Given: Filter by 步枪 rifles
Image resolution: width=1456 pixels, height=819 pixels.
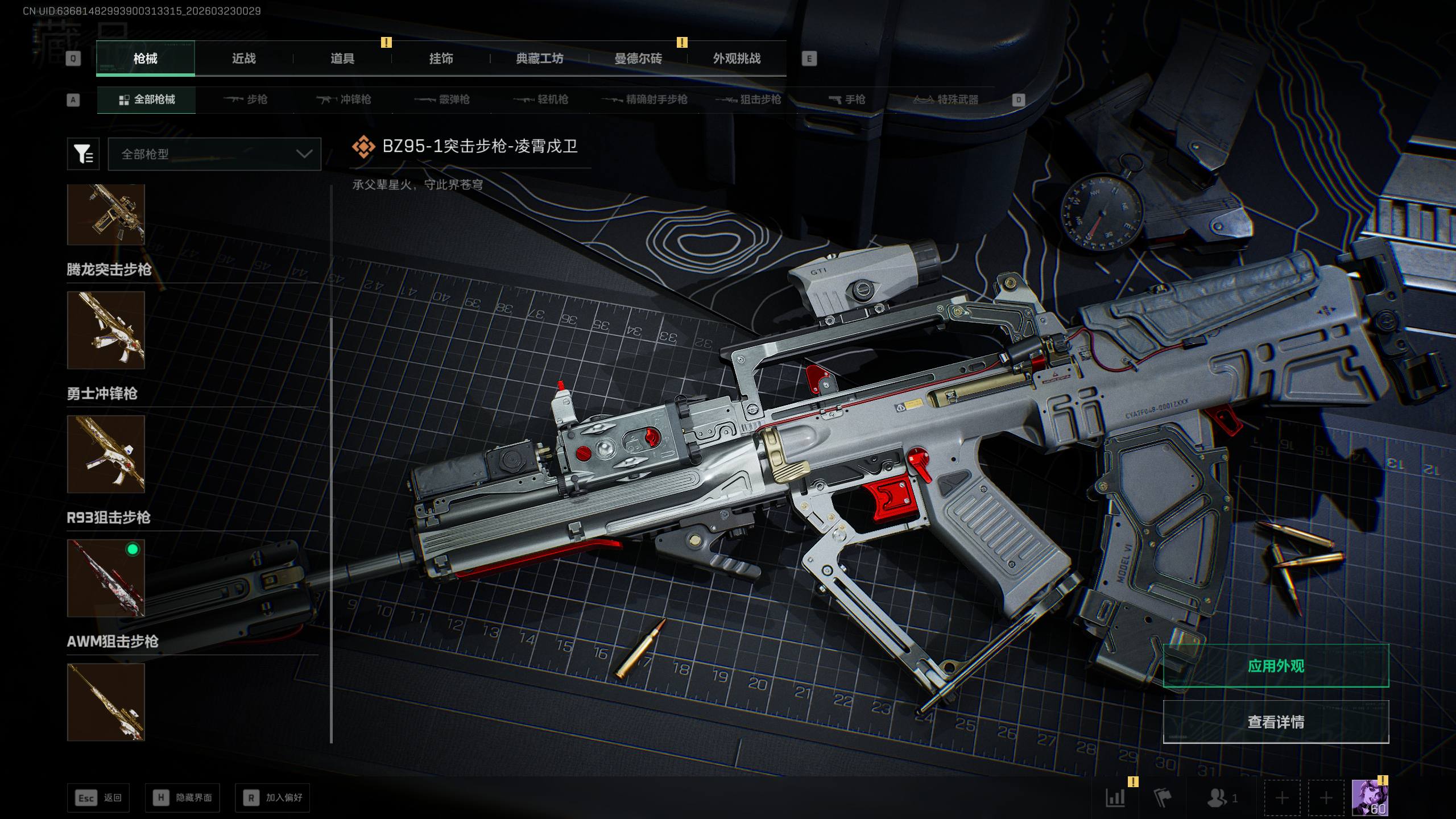Looking at the screenshot, I should point(246,100).
